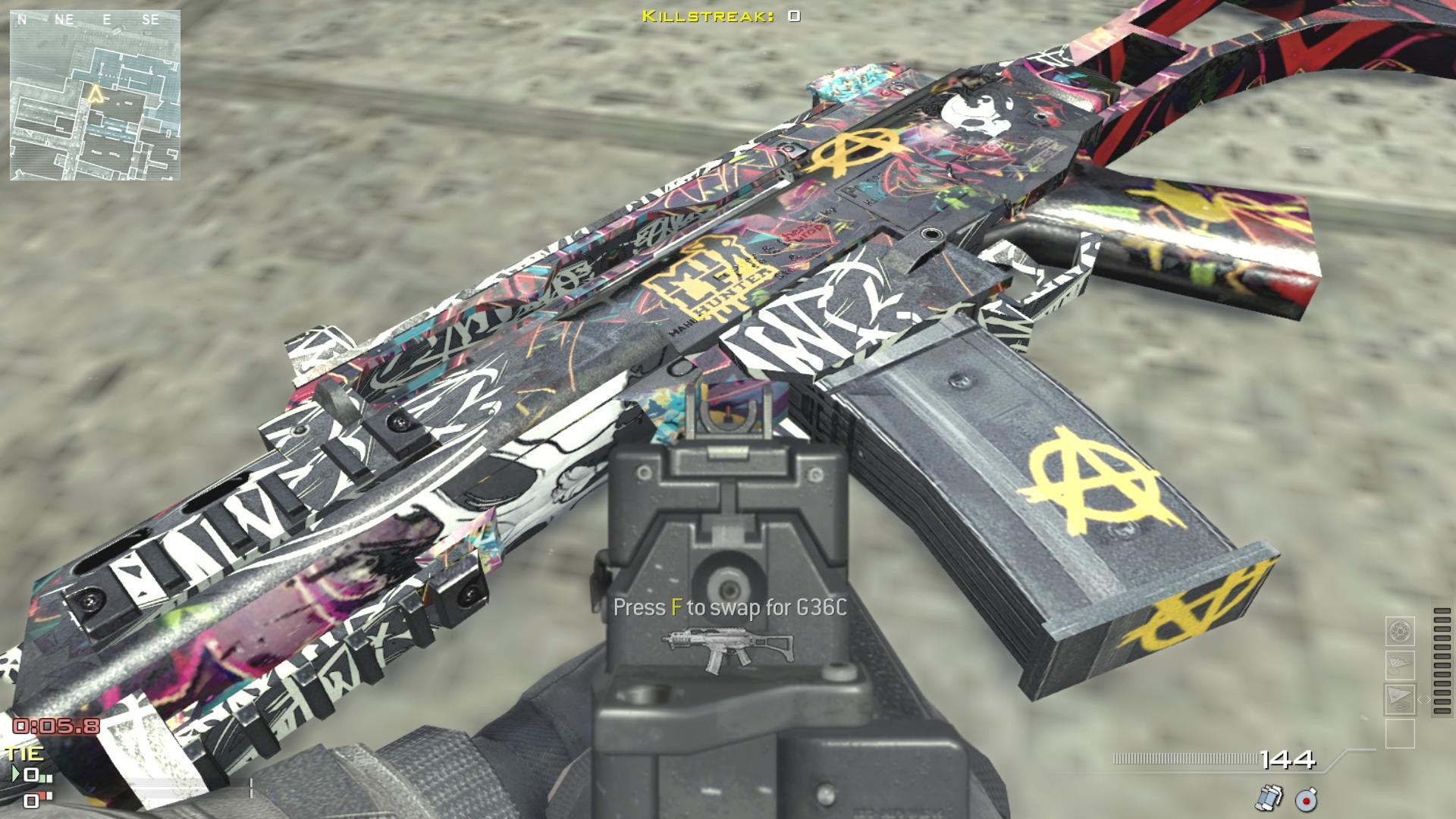Toggle the green team score indicator square
This screenshot has width=1456, height=819.
[x=42, y=778]
